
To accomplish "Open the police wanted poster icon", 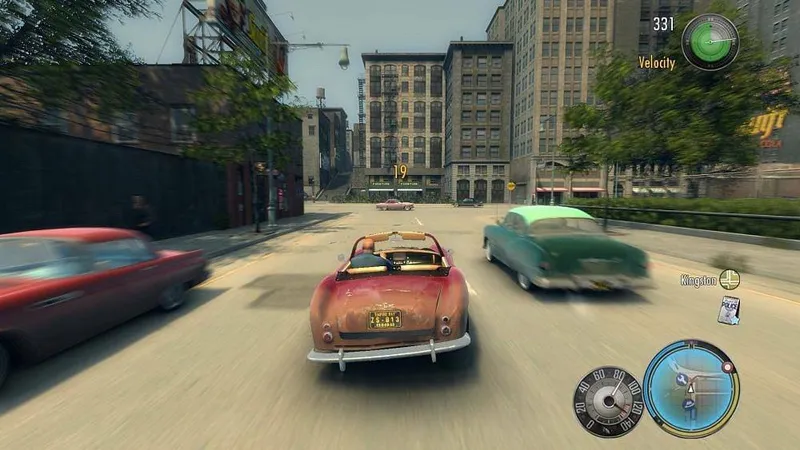I will [728, 310].
